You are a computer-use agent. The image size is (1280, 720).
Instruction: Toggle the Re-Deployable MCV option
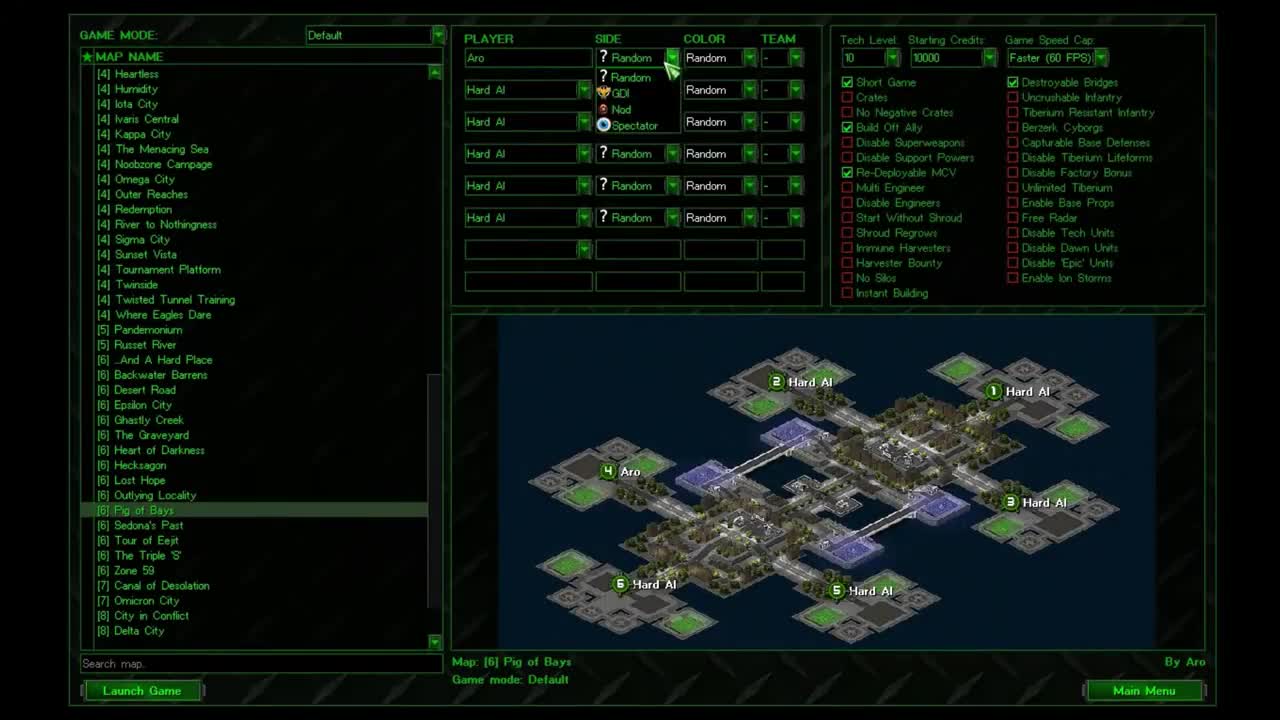click(847, 172)
